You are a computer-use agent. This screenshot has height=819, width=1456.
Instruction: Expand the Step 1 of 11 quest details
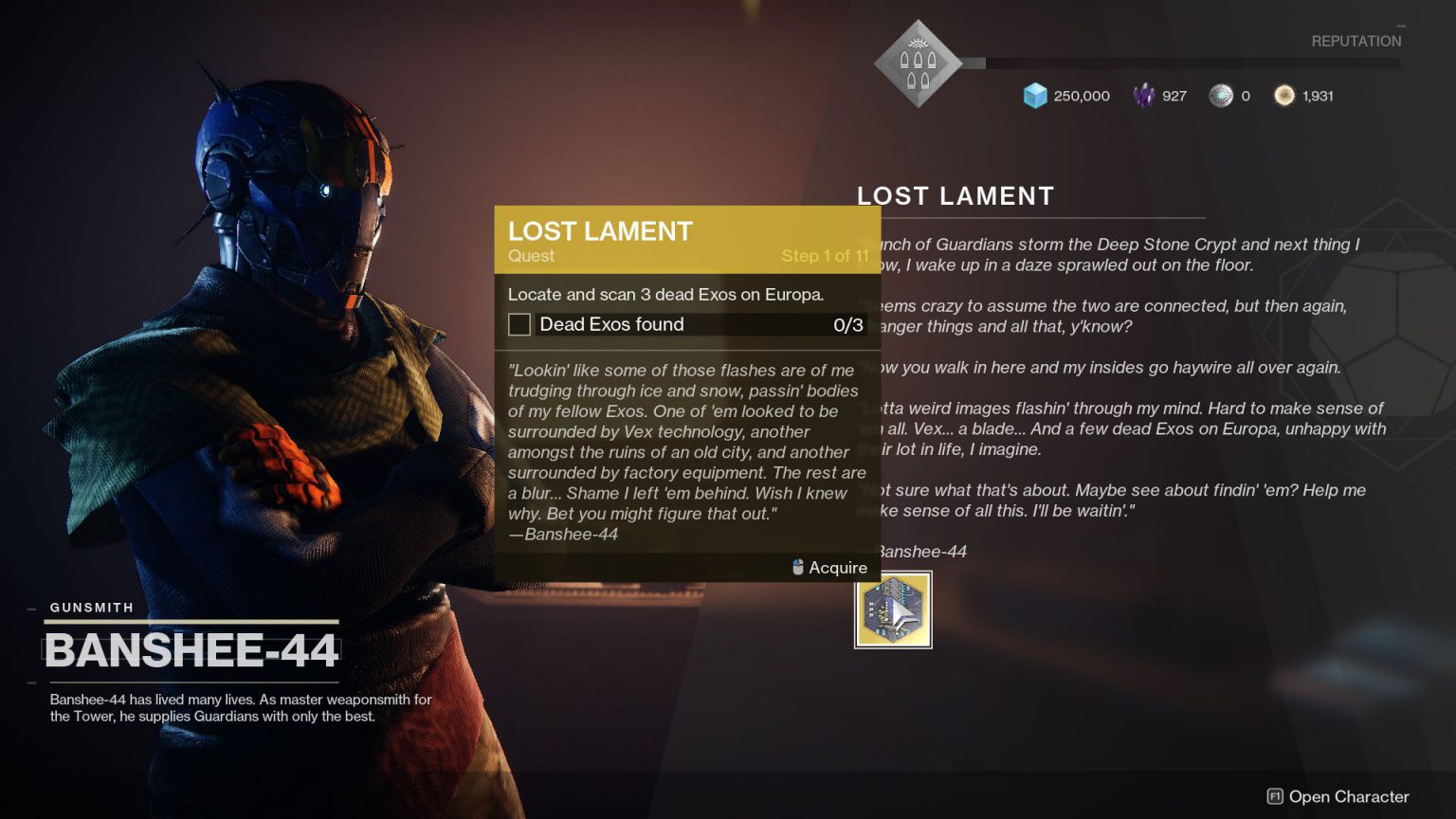[x=826, y=255]
